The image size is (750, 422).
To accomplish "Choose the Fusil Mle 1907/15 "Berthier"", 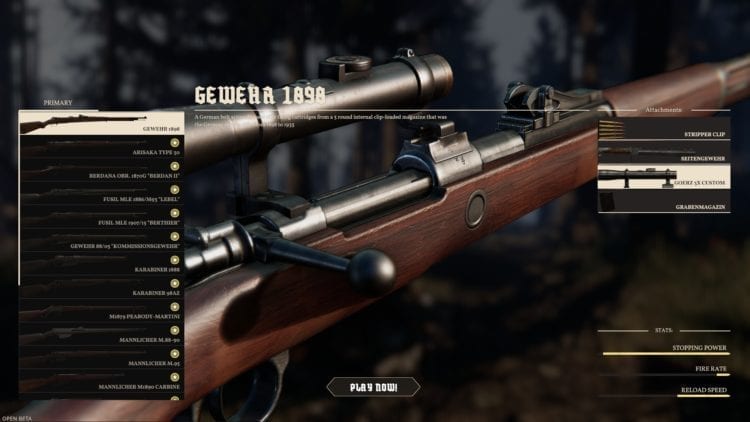I will click(100, 218).
